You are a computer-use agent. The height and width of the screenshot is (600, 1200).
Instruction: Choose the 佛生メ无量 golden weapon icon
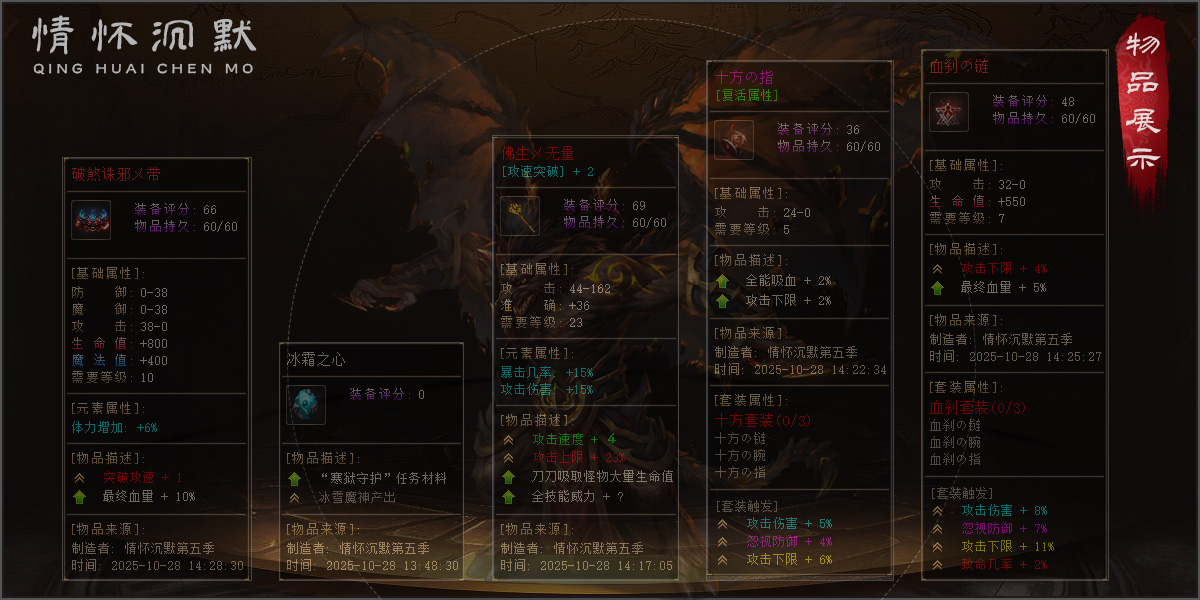520,216
